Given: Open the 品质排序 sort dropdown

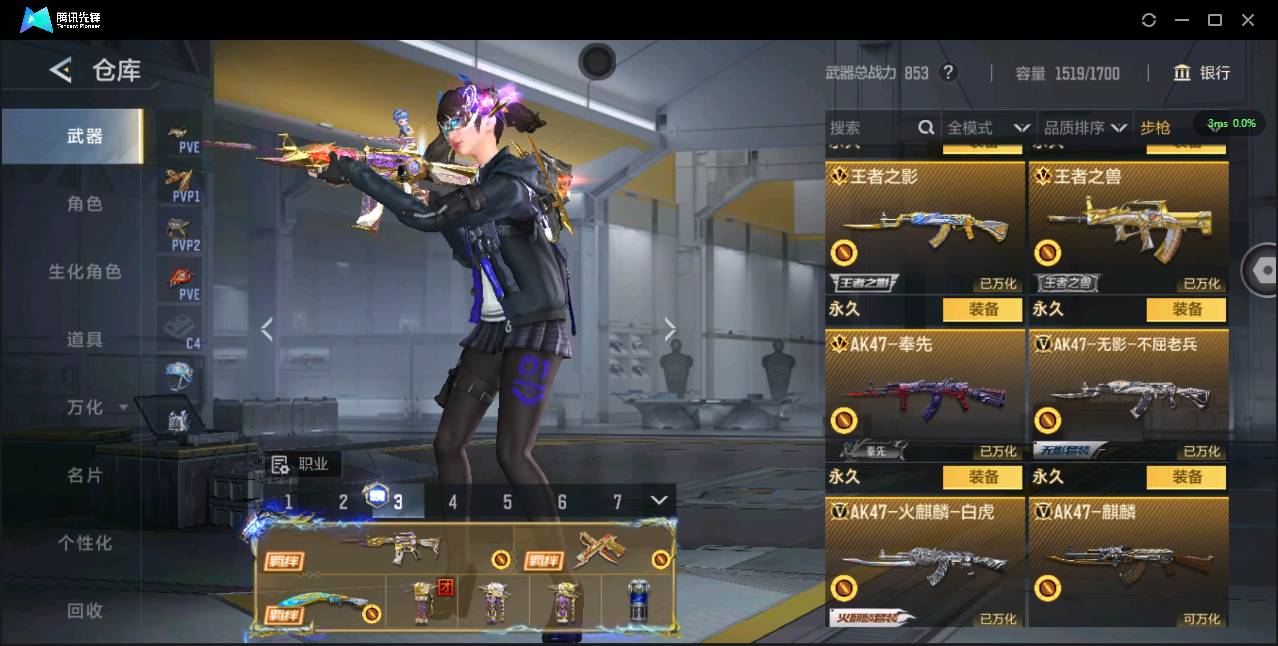Looking at the screenshot, I should (x=1085, y=128).
